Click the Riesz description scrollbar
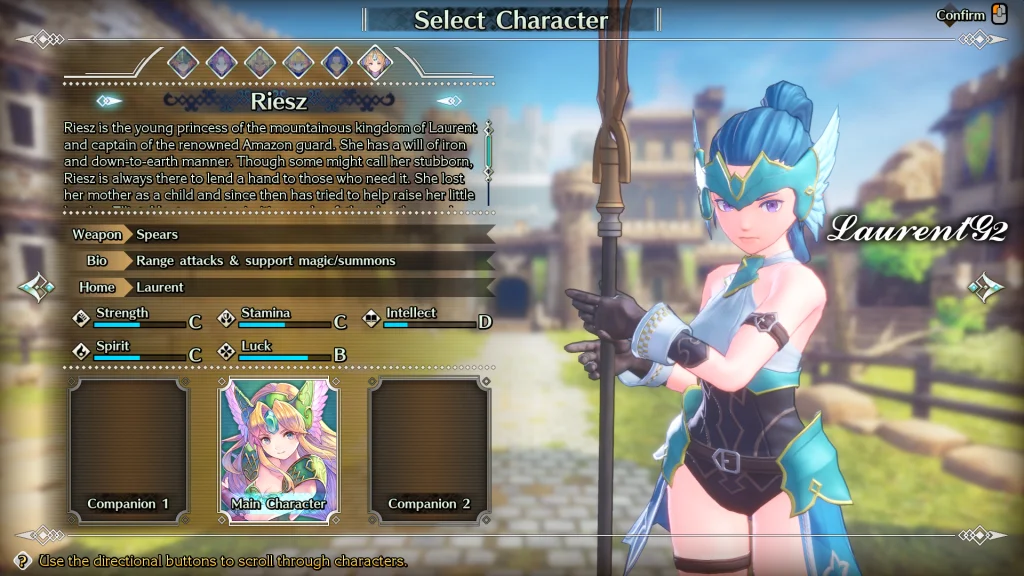 point(489,150)
